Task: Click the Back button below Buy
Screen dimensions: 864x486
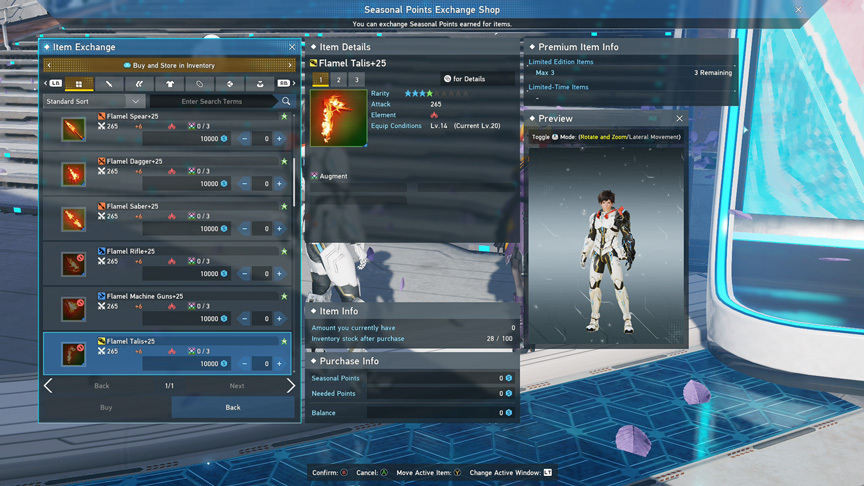Action: coord(233,408)
